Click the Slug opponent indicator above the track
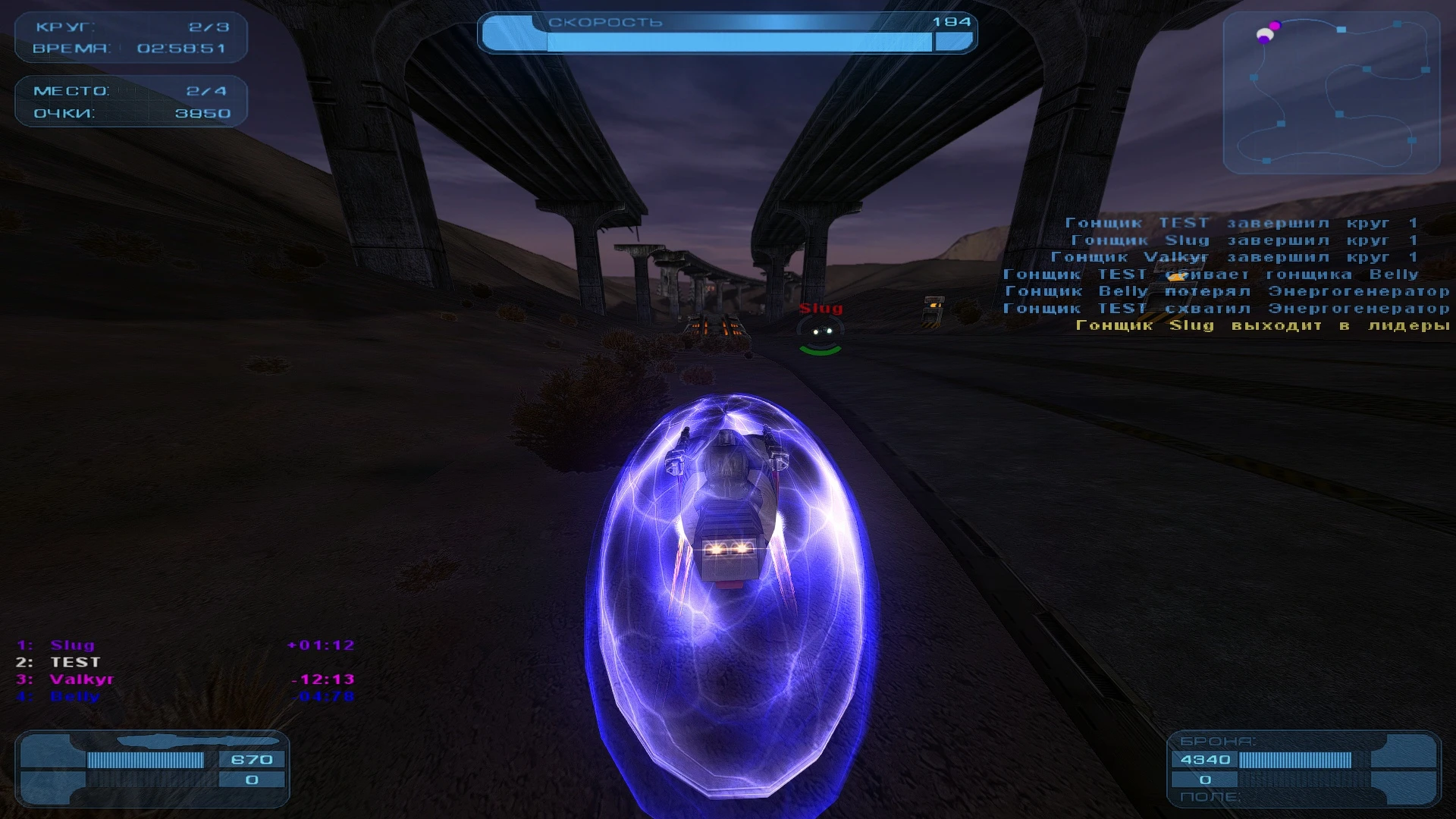Image resolution: width=1456 pixels, height=819 pixels. click(x=821, y=309)
